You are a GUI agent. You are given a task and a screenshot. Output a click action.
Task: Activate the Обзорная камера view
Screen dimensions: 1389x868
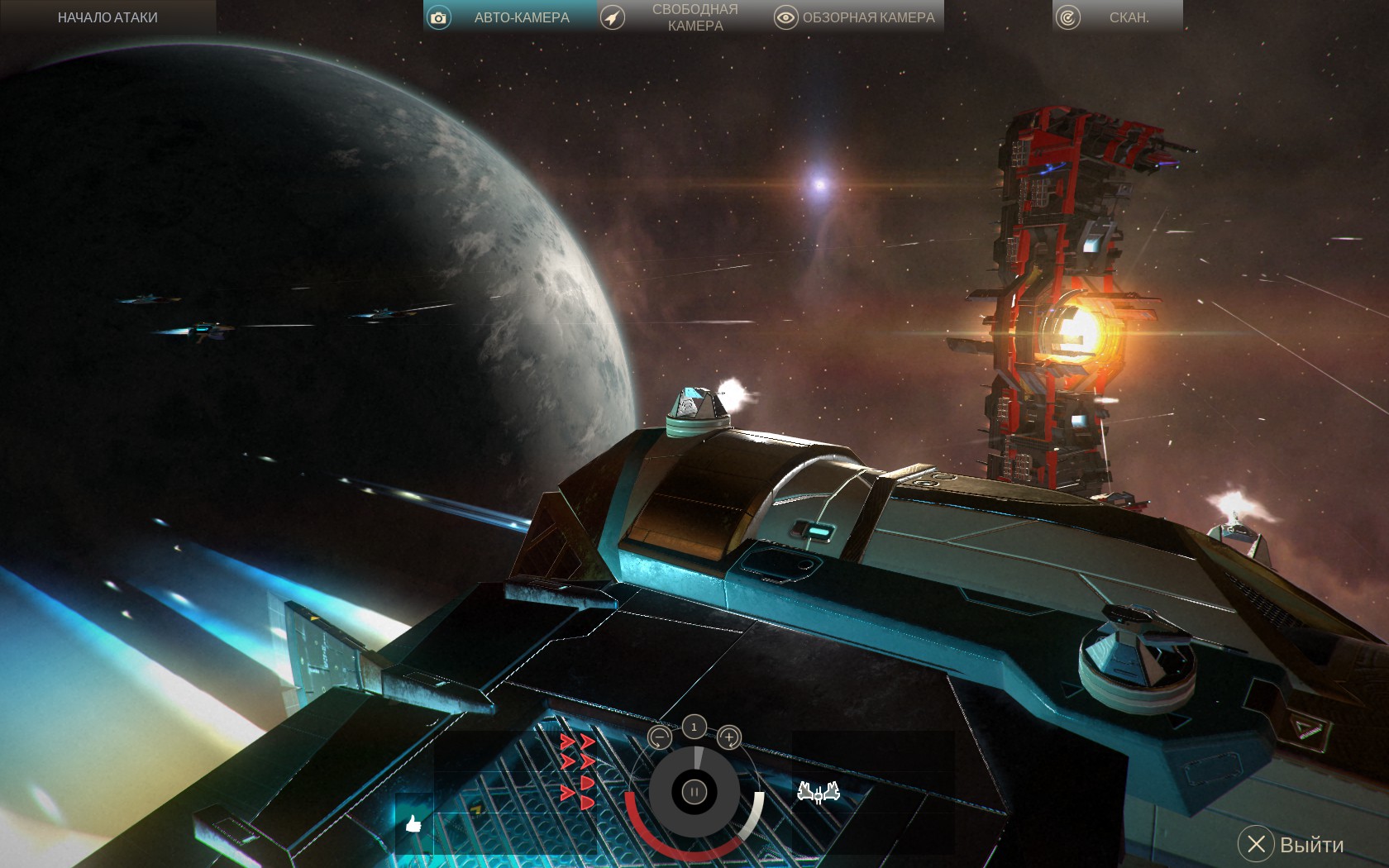click(856, 17)
